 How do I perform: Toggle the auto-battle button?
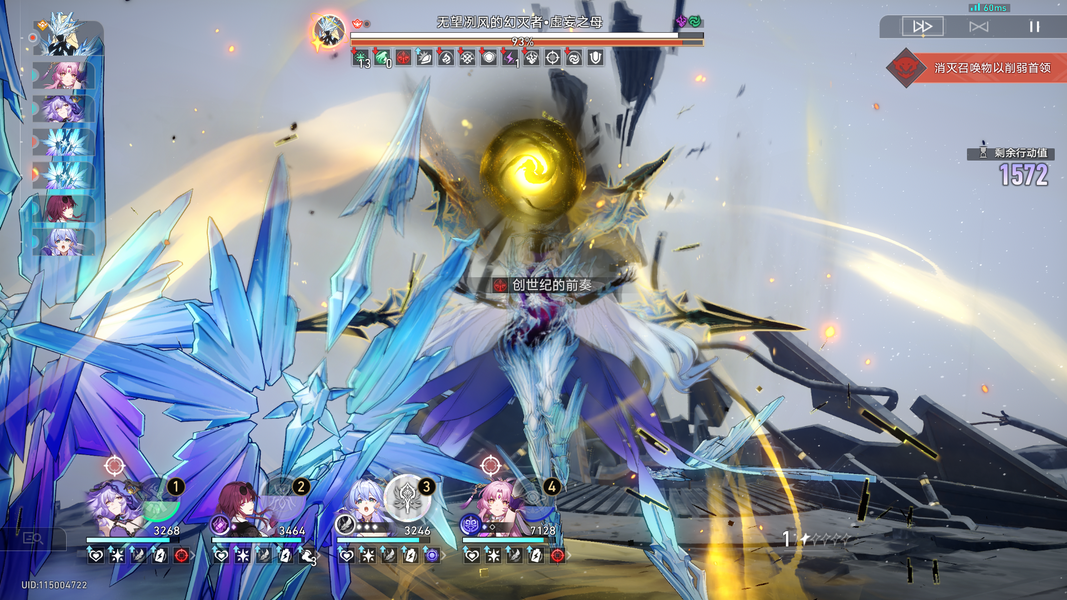(x=978, y=27)
